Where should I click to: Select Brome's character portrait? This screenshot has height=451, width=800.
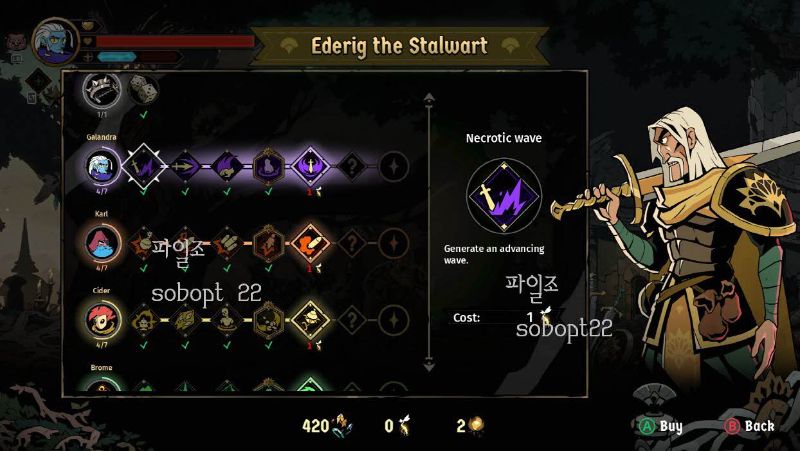(102, 388)
